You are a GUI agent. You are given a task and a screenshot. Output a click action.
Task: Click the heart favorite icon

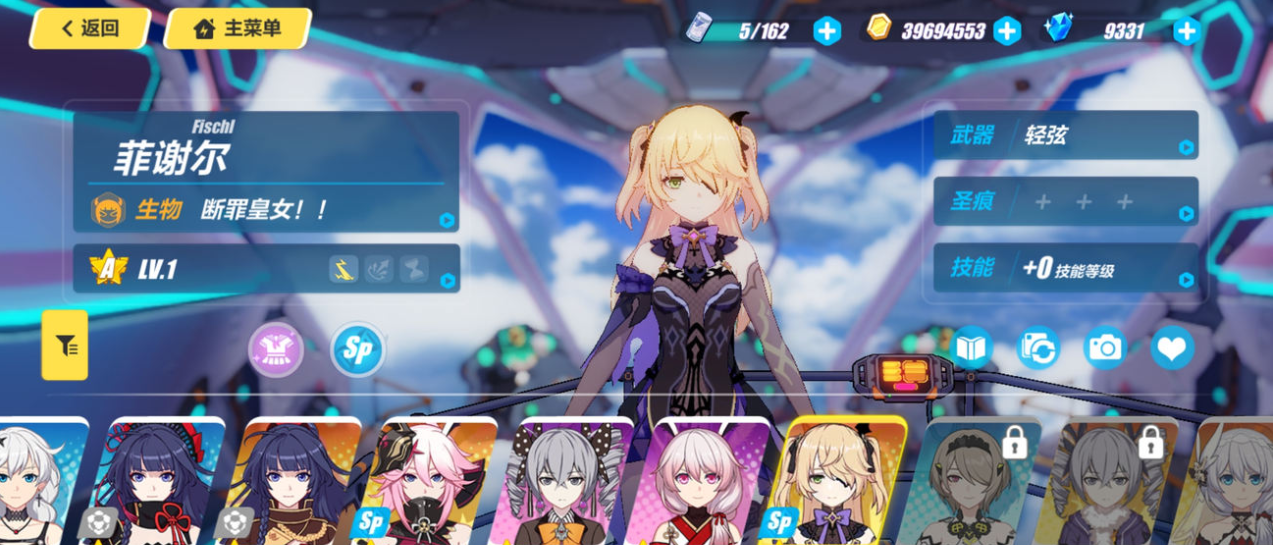(1172, 347)
